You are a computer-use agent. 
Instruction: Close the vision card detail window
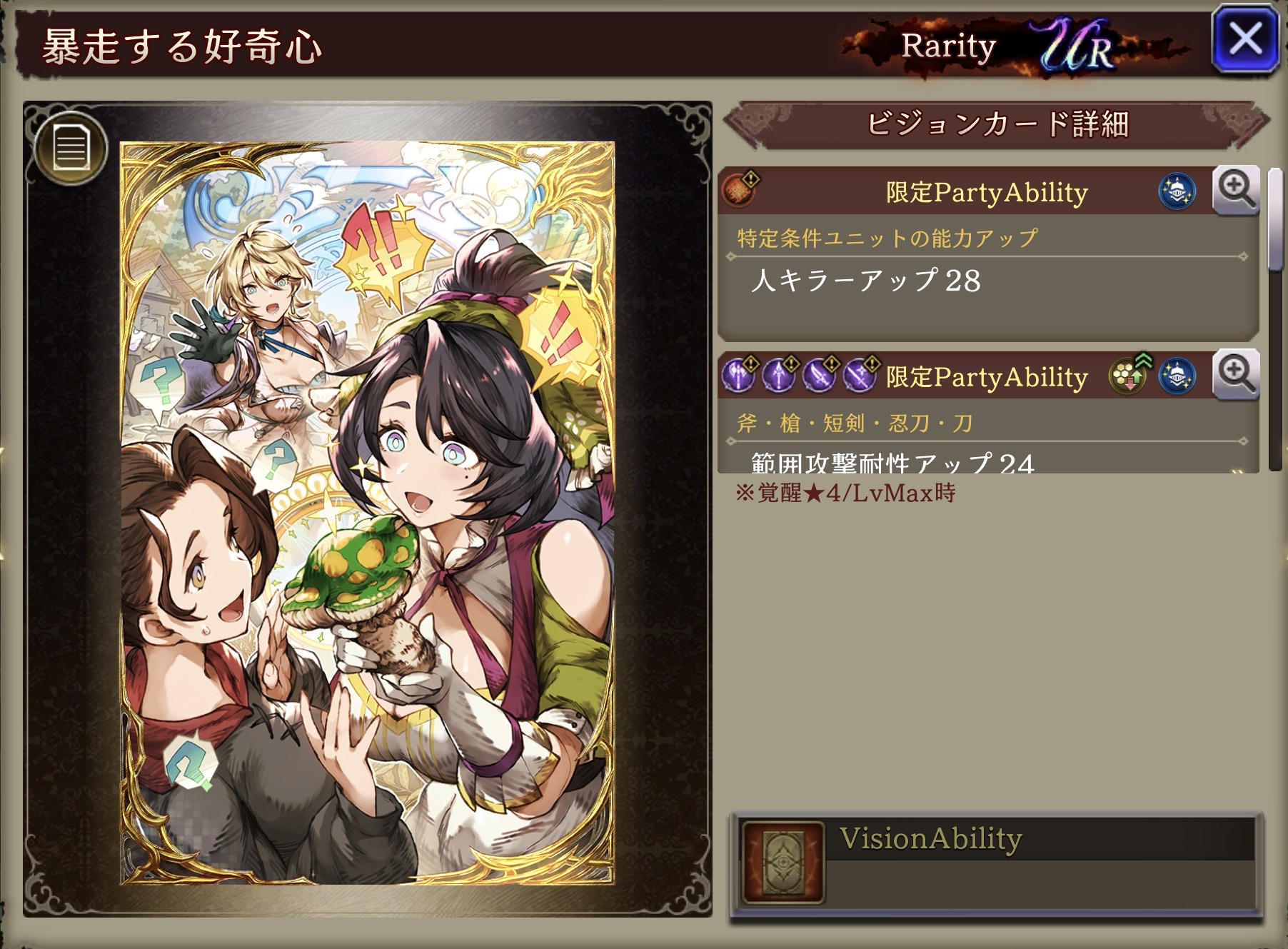(x=1245, y=39)
